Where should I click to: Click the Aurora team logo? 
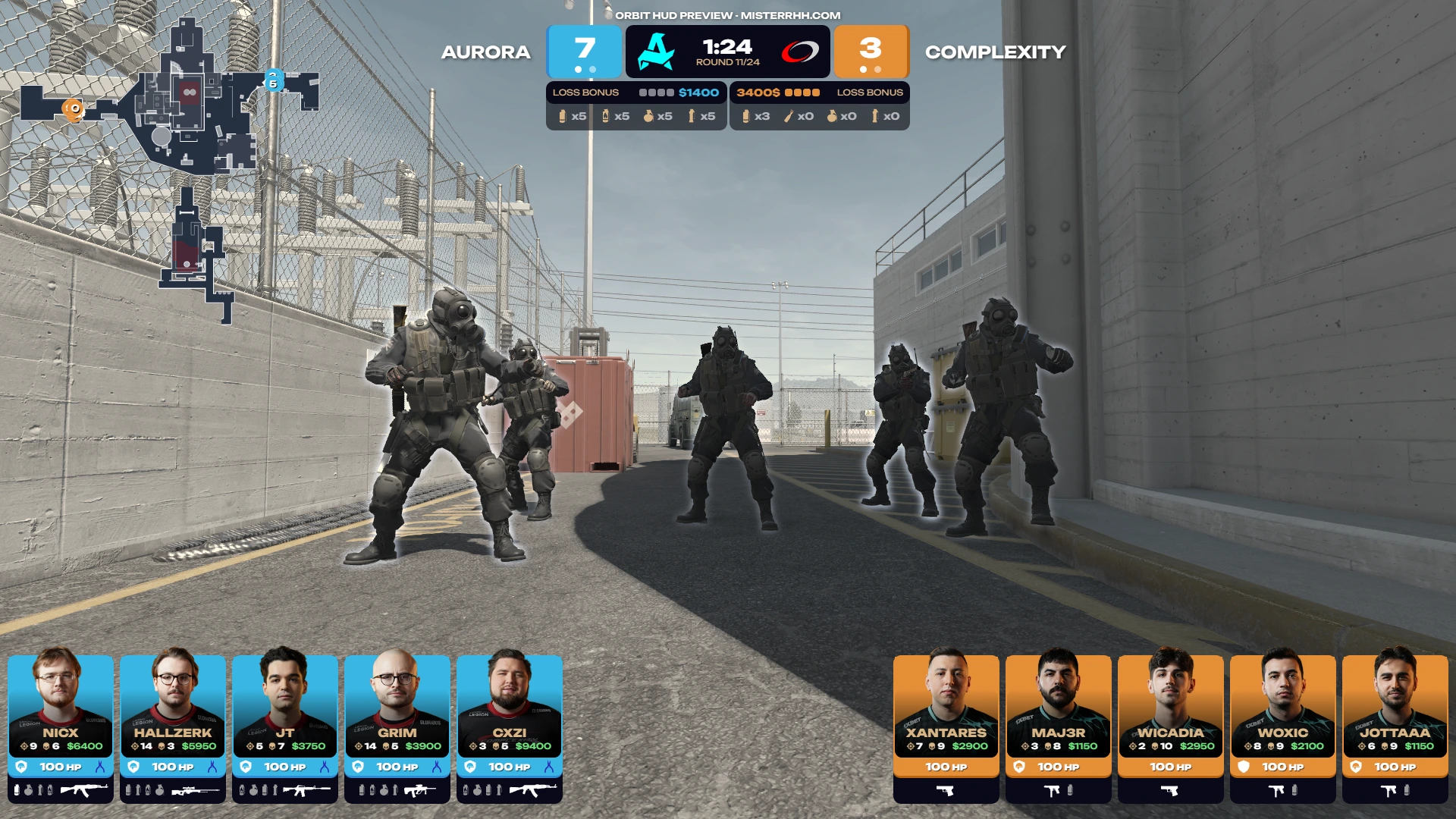coord(657,52)
